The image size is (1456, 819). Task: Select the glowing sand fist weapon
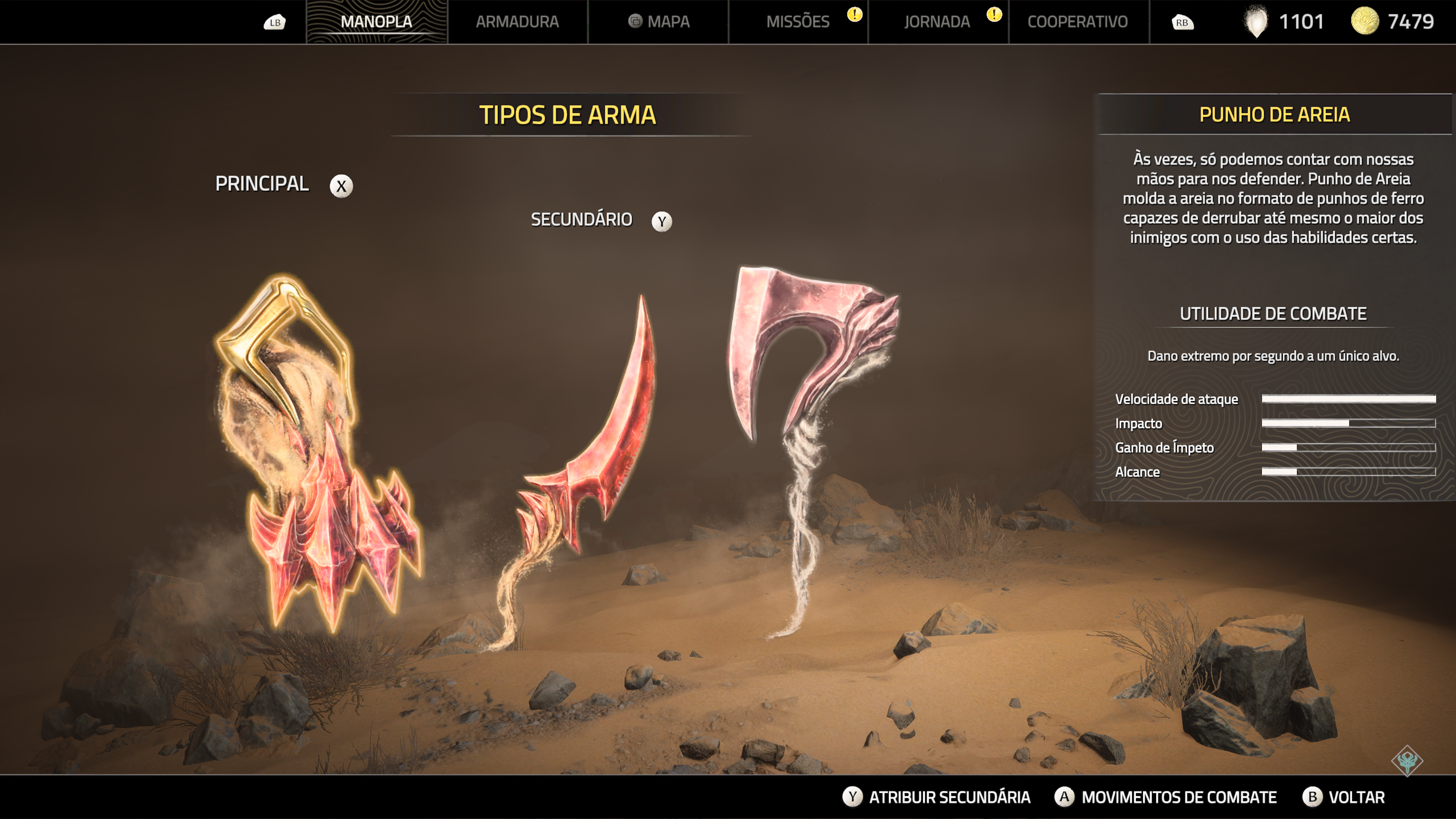(317, 452)
